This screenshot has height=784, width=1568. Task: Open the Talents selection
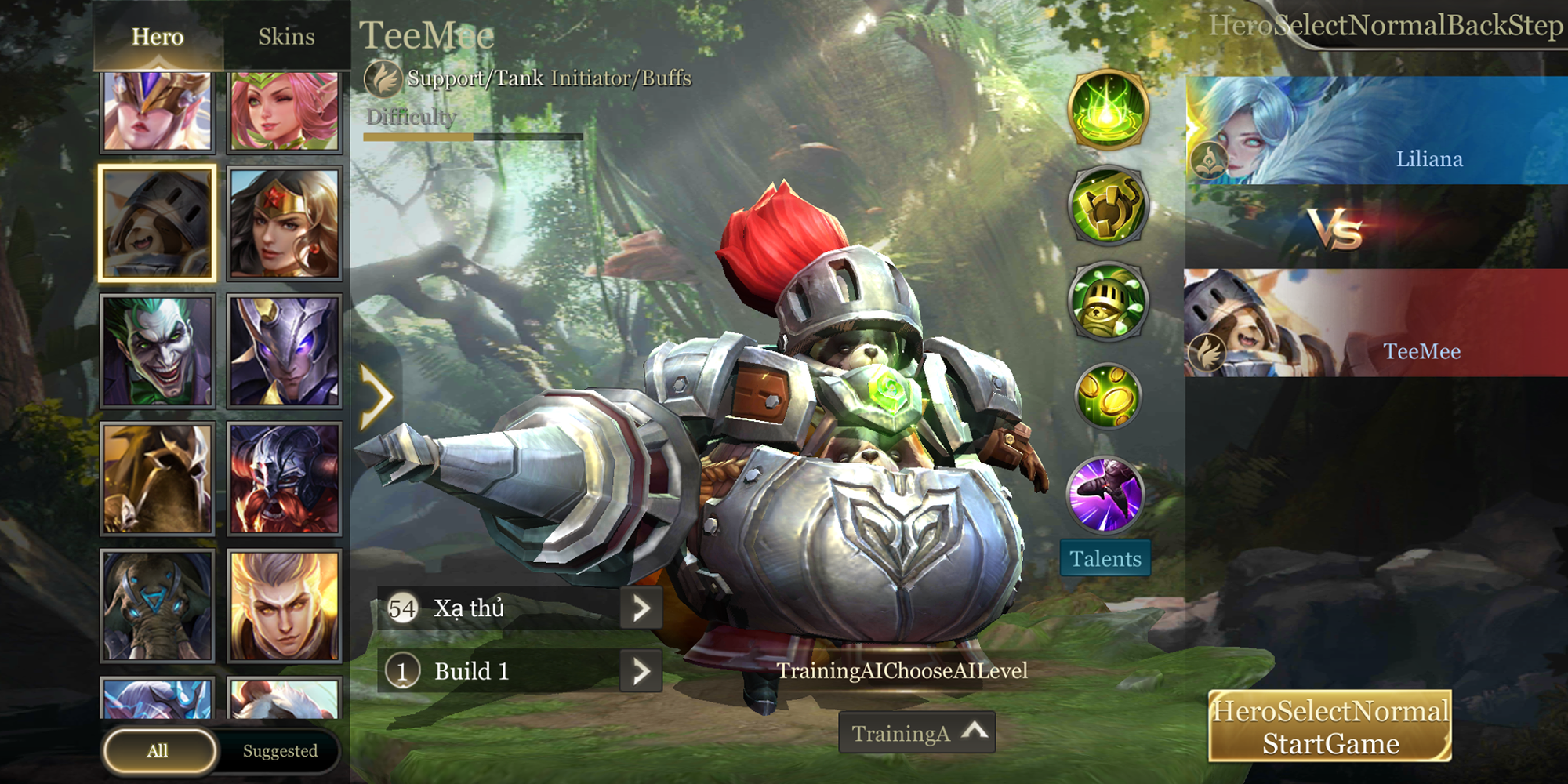[1105, 558]
